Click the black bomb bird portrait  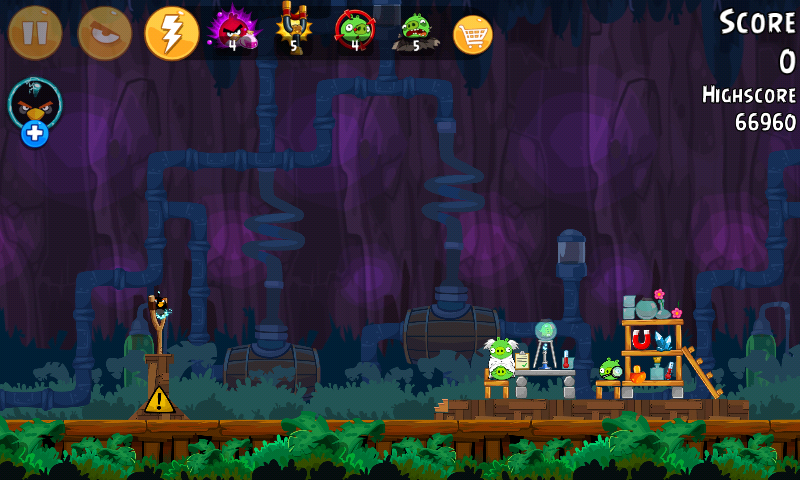click(35, 102)
